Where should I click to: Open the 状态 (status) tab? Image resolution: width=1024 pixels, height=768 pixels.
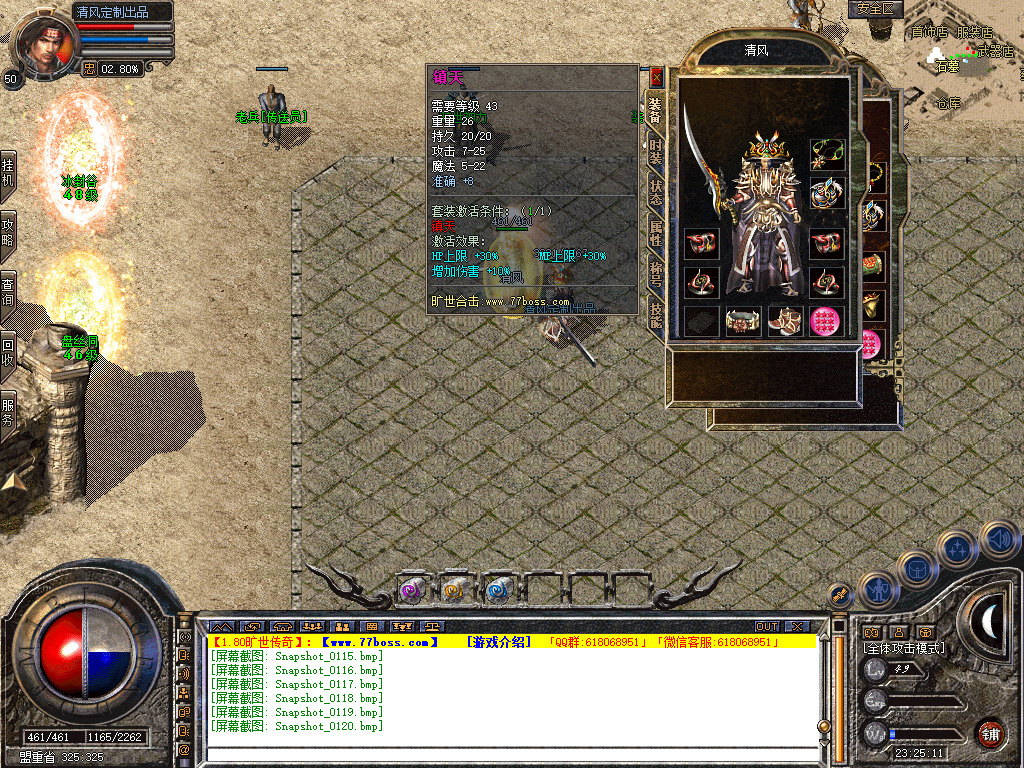[x=656, y=193]
